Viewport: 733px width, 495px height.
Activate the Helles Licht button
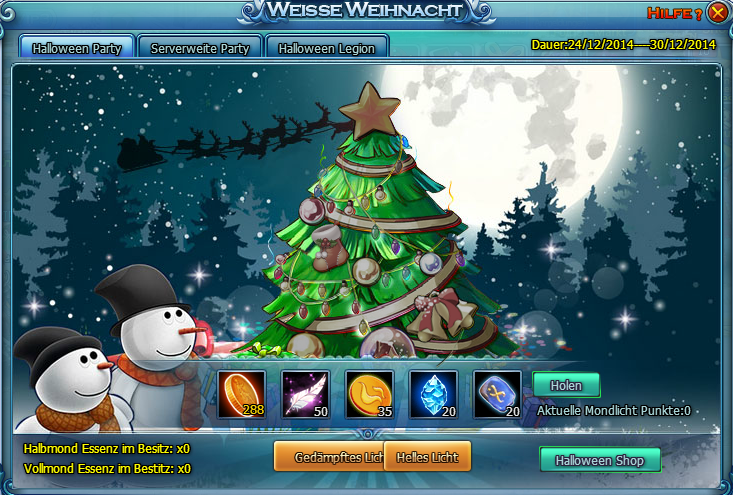[427, 457]
